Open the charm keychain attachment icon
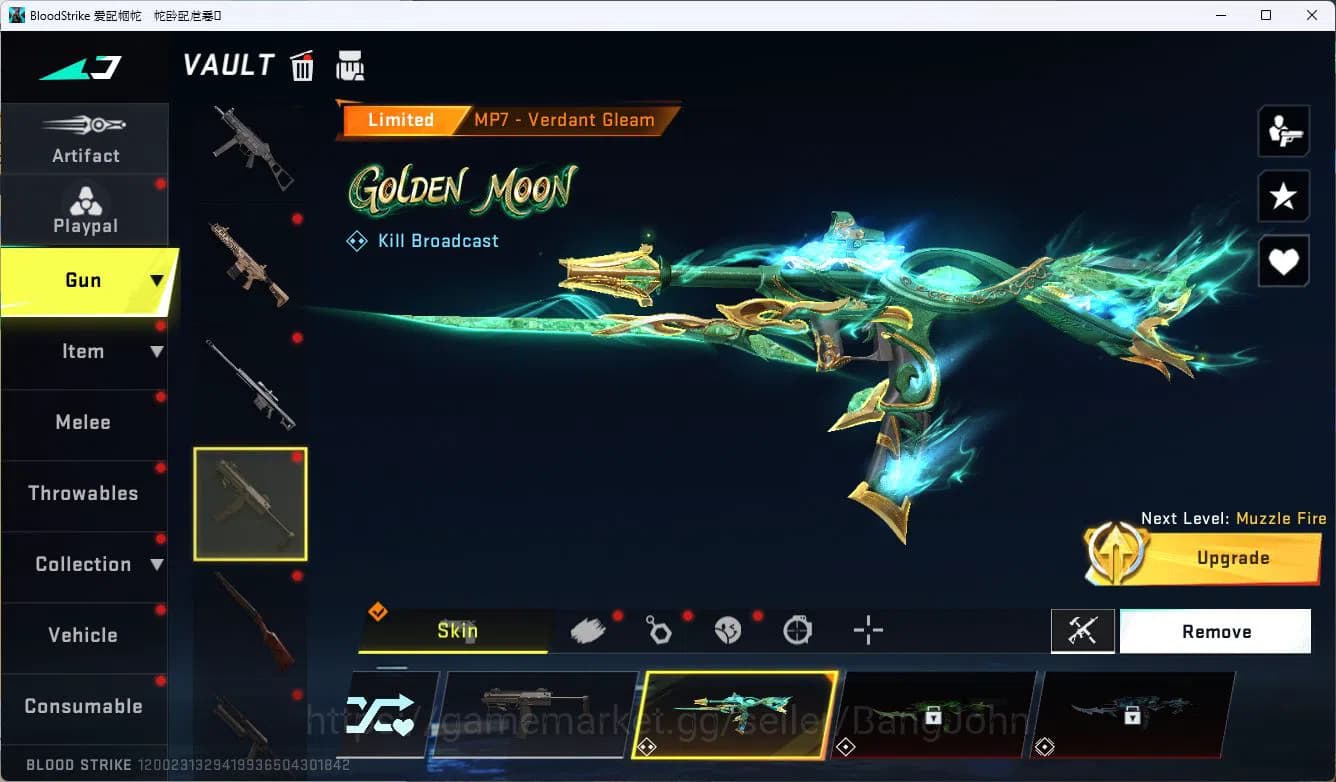 pos(658,628)
